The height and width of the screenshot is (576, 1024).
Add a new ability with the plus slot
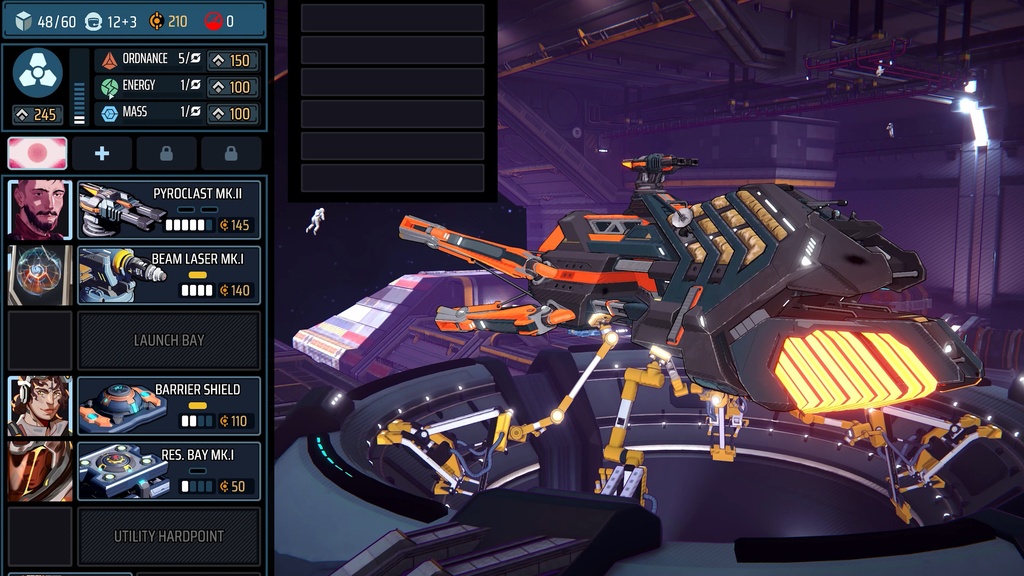tap(101, 154)
